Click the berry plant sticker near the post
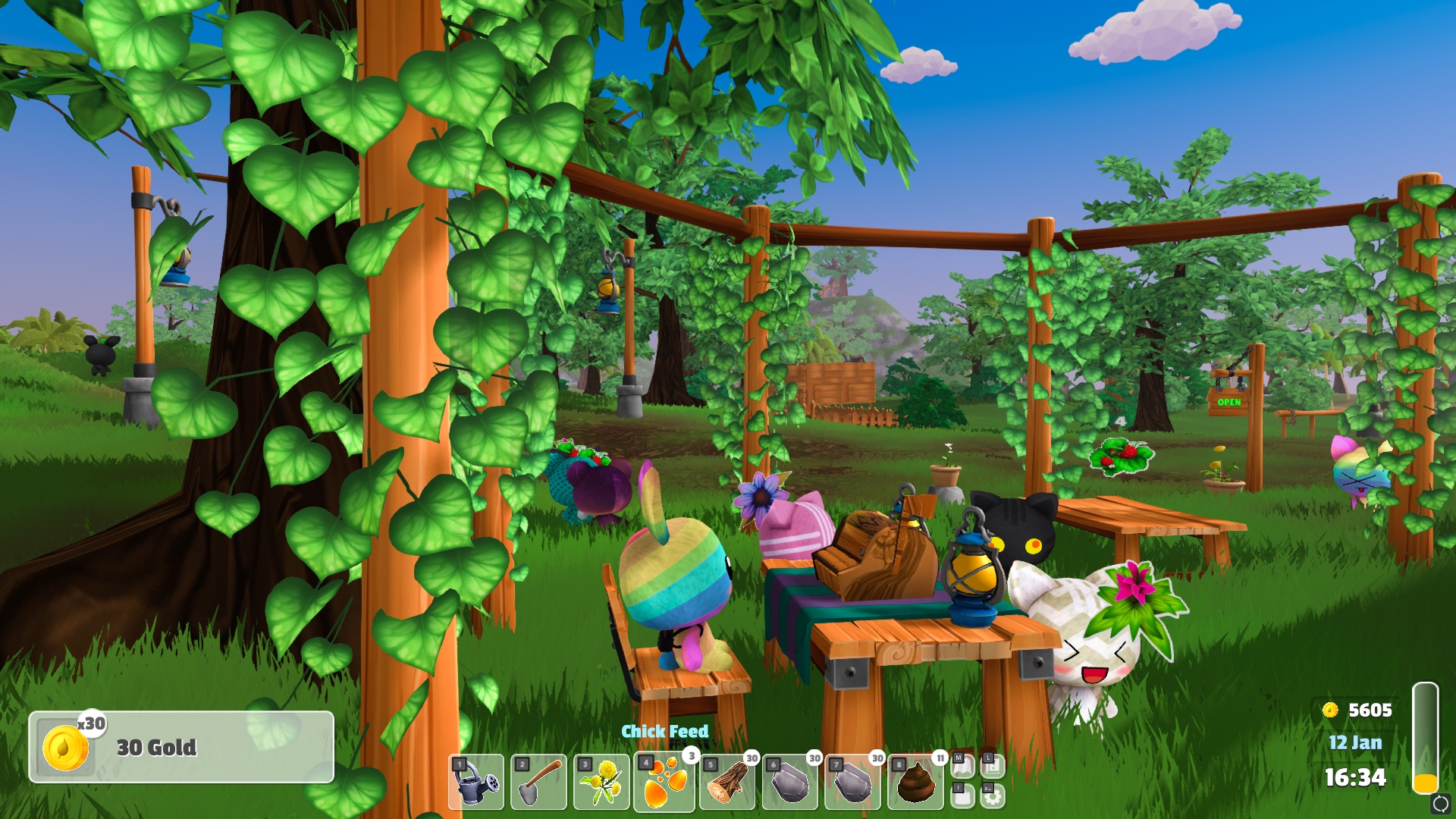This screenshot has height=819, width=1456. [1121, 457]
